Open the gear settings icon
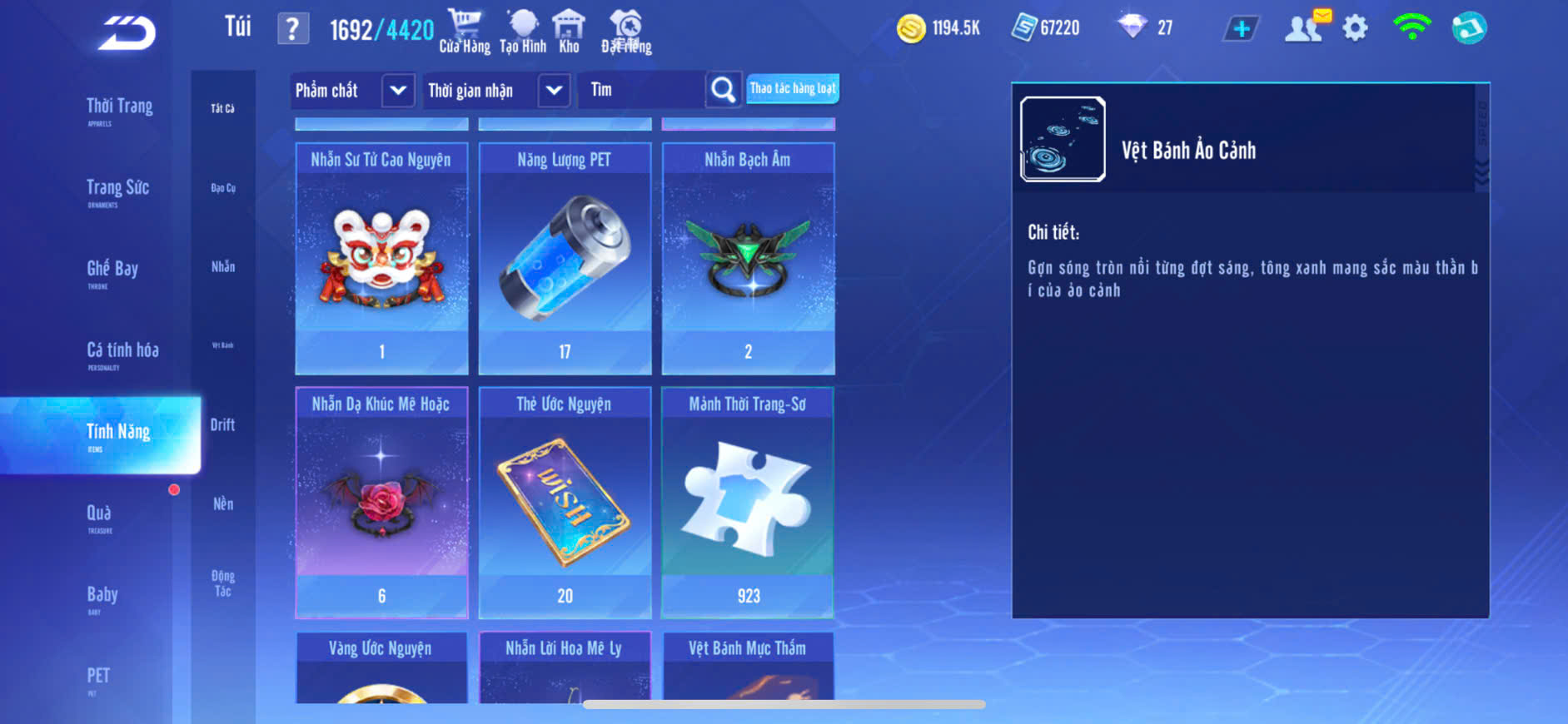This screenshot has height=724, width=1568. [x=1355, y=29]
